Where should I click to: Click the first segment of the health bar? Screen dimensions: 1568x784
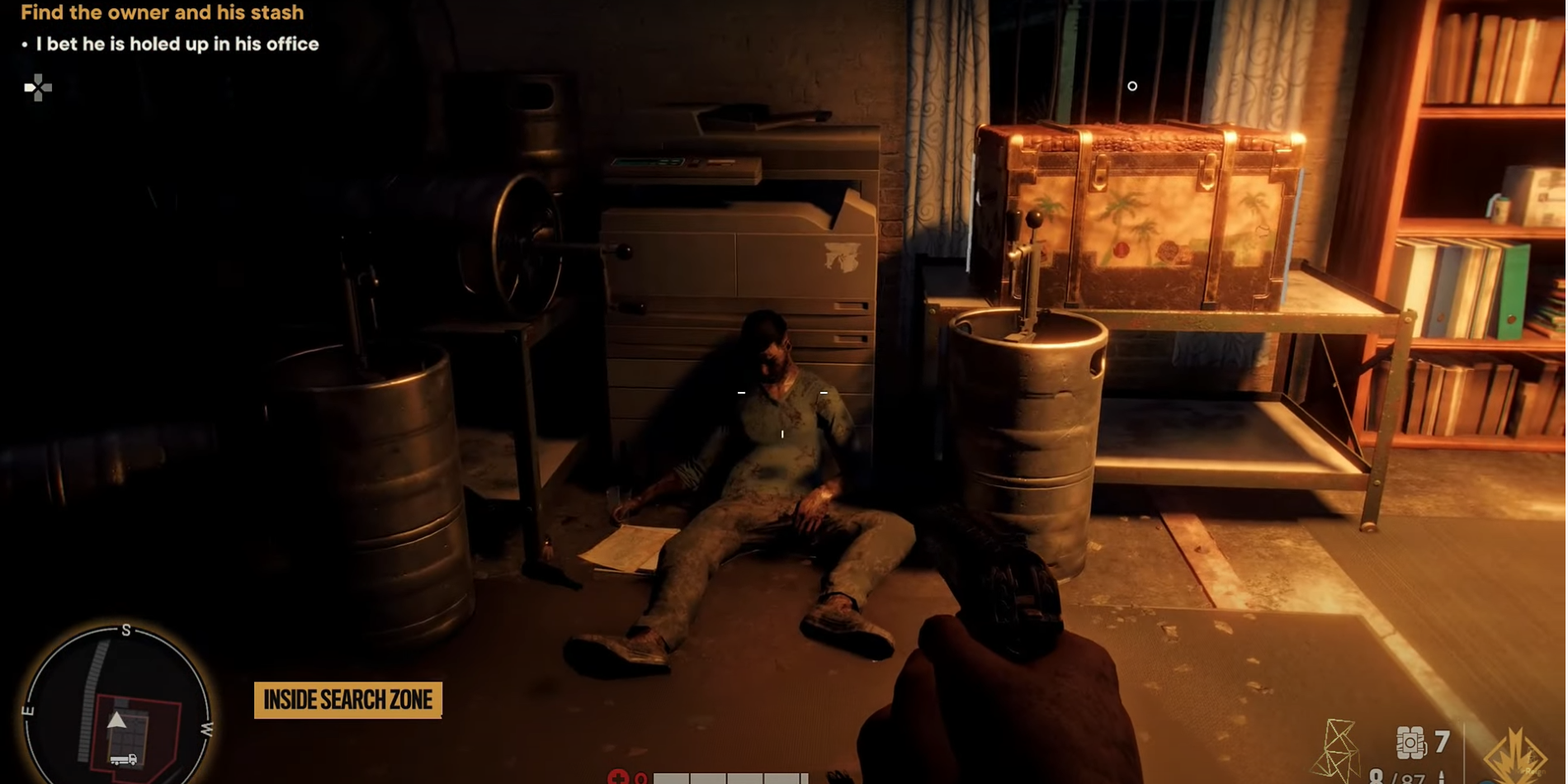tap(673, 778)
